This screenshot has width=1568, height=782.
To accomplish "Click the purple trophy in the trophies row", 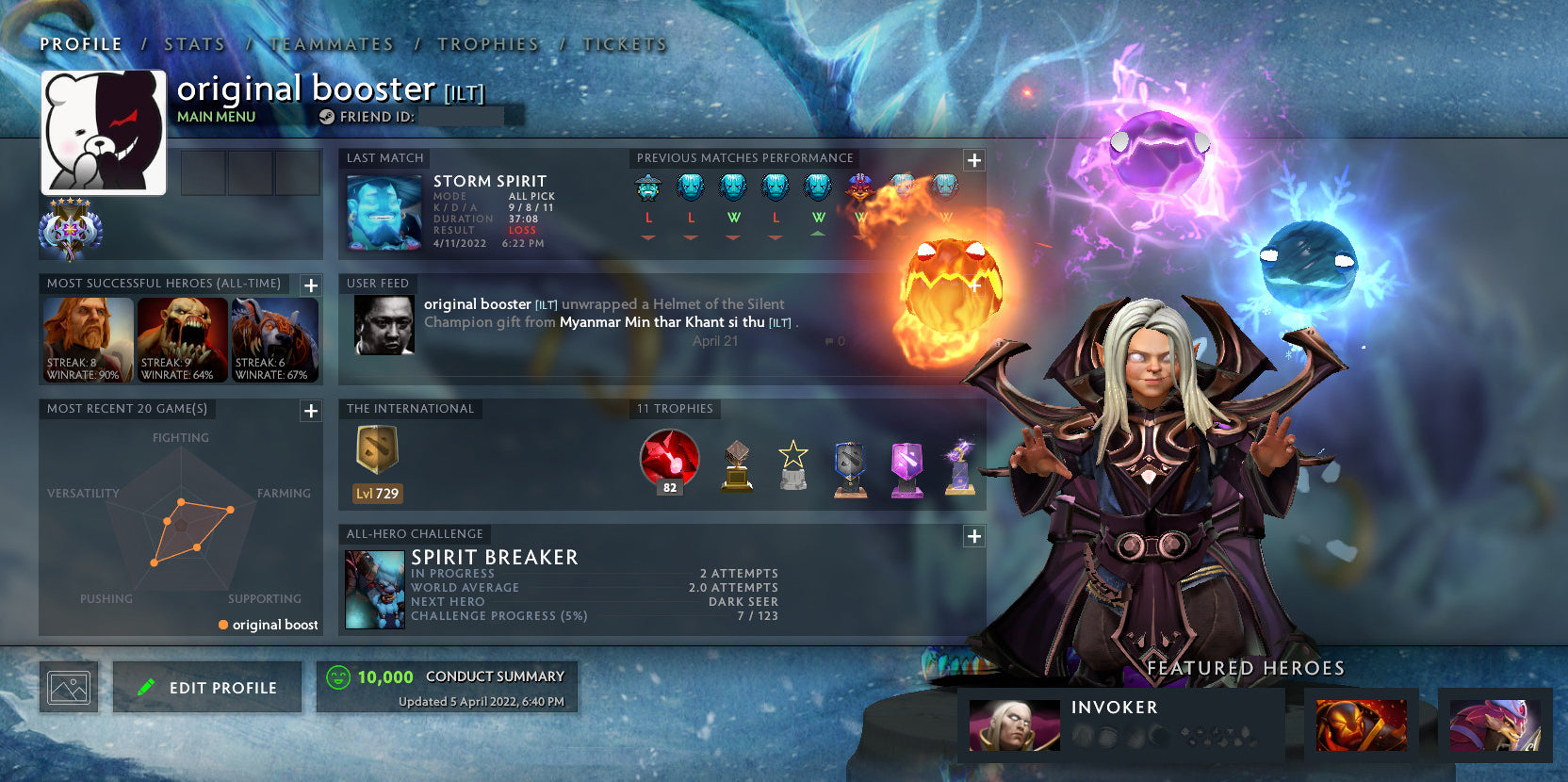I will click(906, 464).
